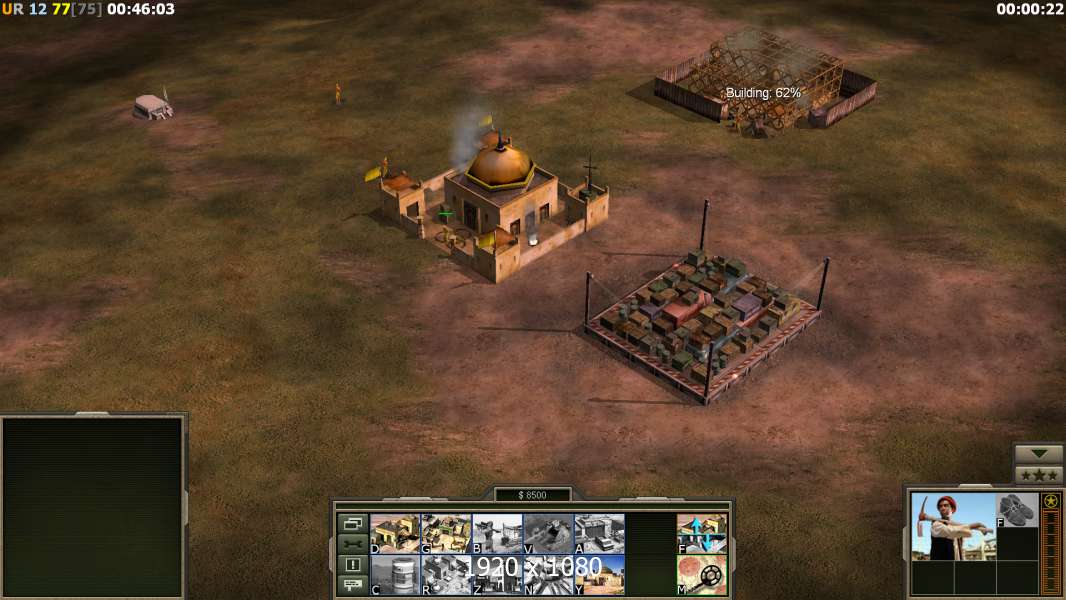This screenshot has width=1066, height=600.
Task: Click the overlapping windows sidebar button
Action: 352,523
